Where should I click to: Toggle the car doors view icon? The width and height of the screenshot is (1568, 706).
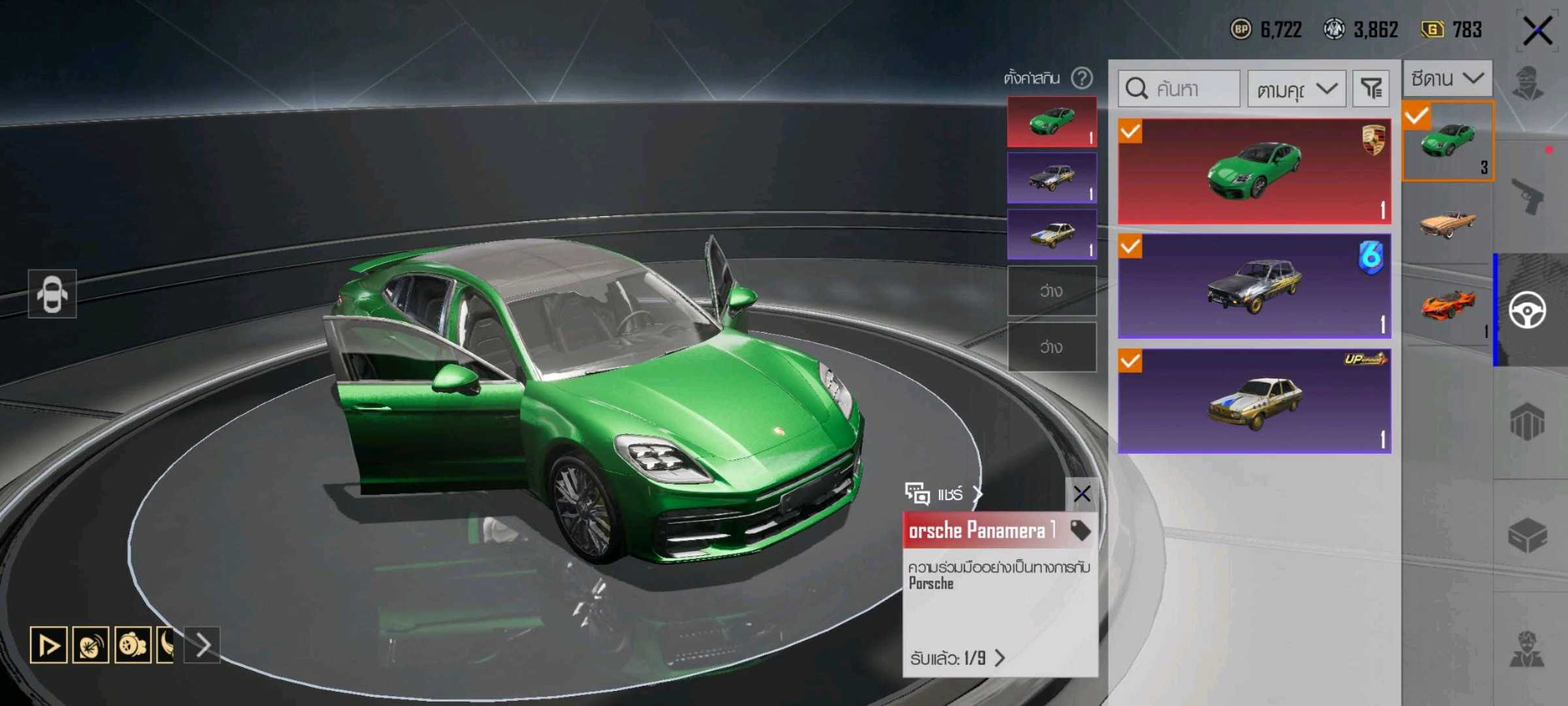tap(52, 294)
